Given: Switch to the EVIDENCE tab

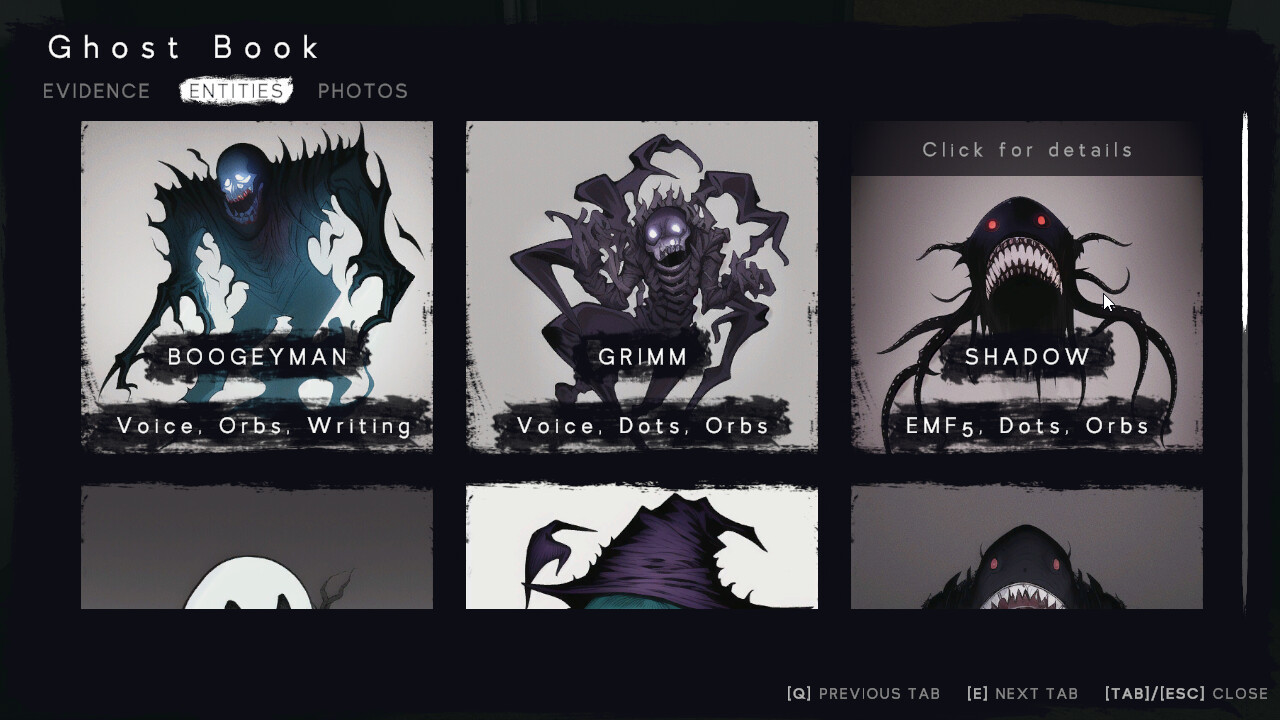Looking at the screenshot, I should 96,91.
